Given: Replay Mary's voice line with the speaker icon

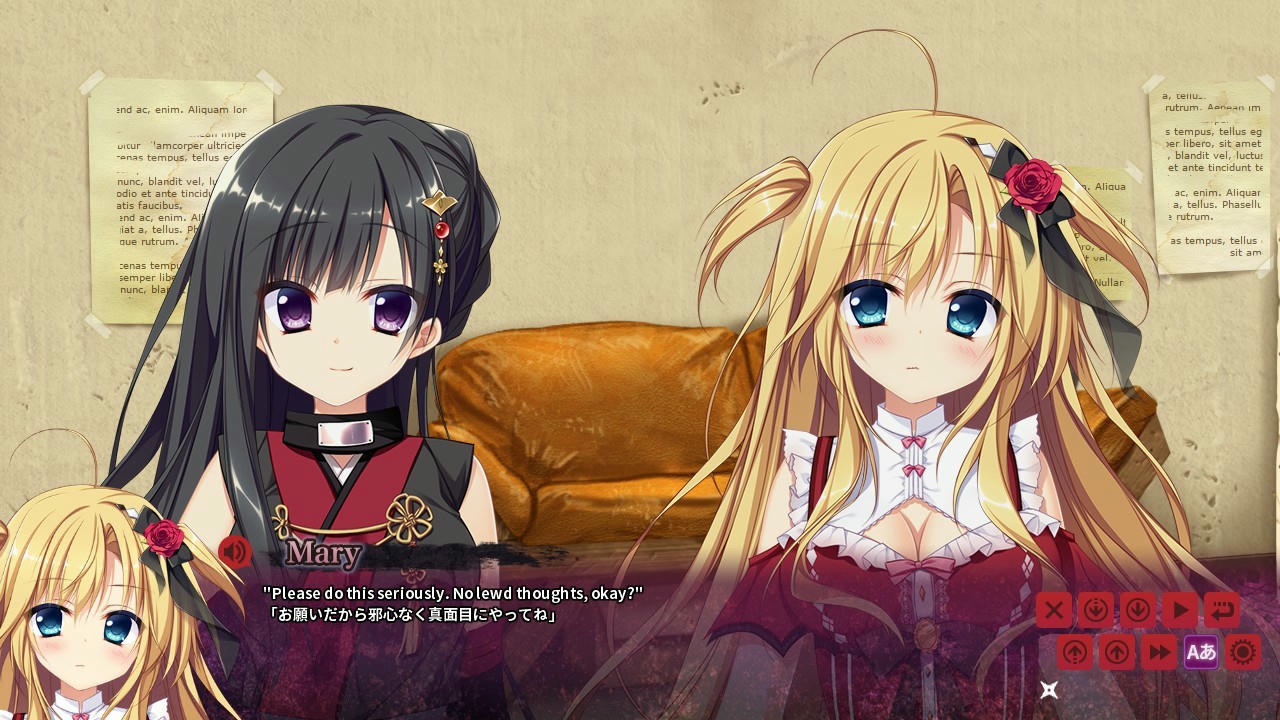Looking at the screenshot, I should 234,551.
